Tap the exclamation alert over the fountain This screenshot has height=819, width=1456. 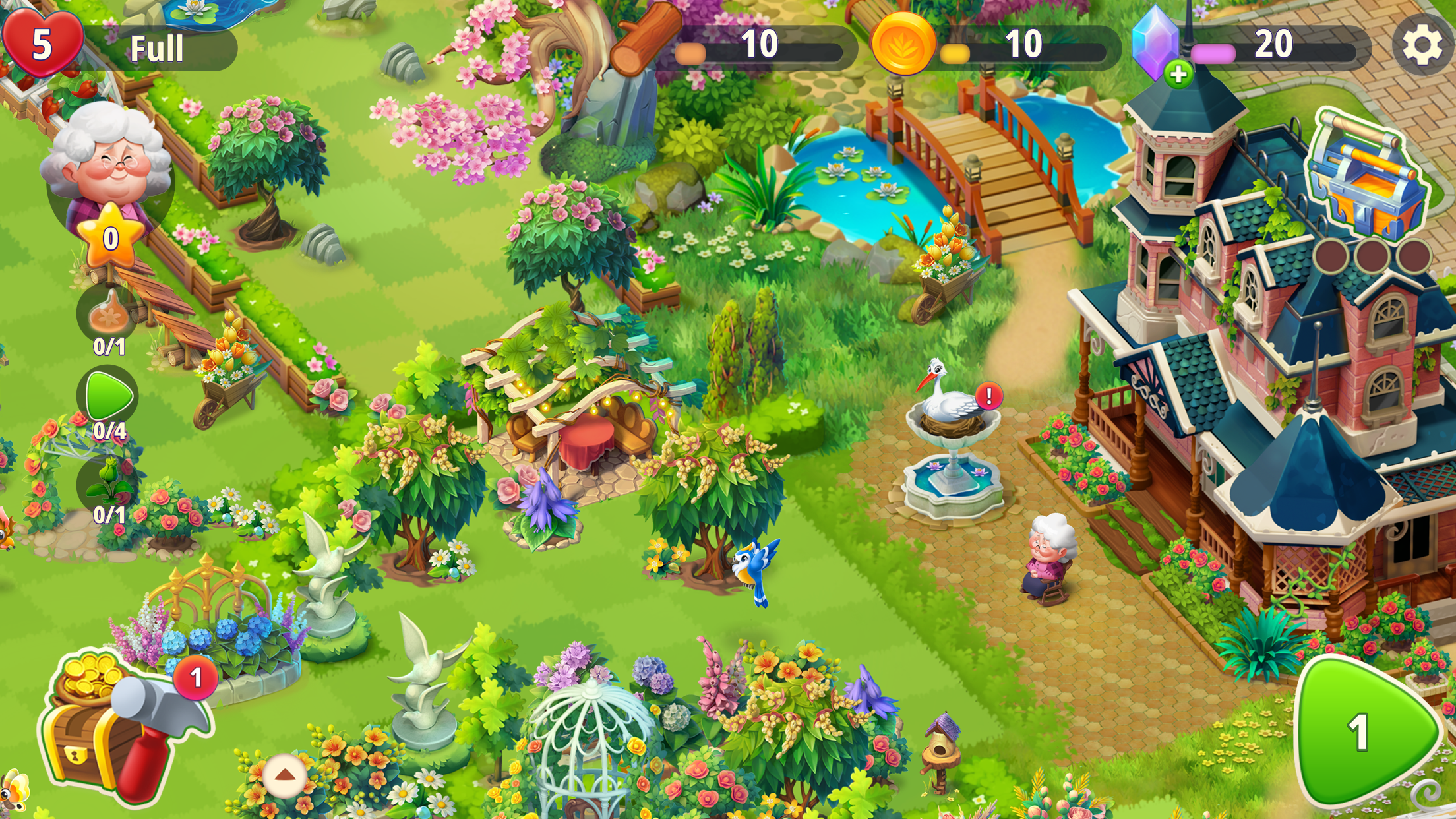pyautogui.click(x=988, y=396)
